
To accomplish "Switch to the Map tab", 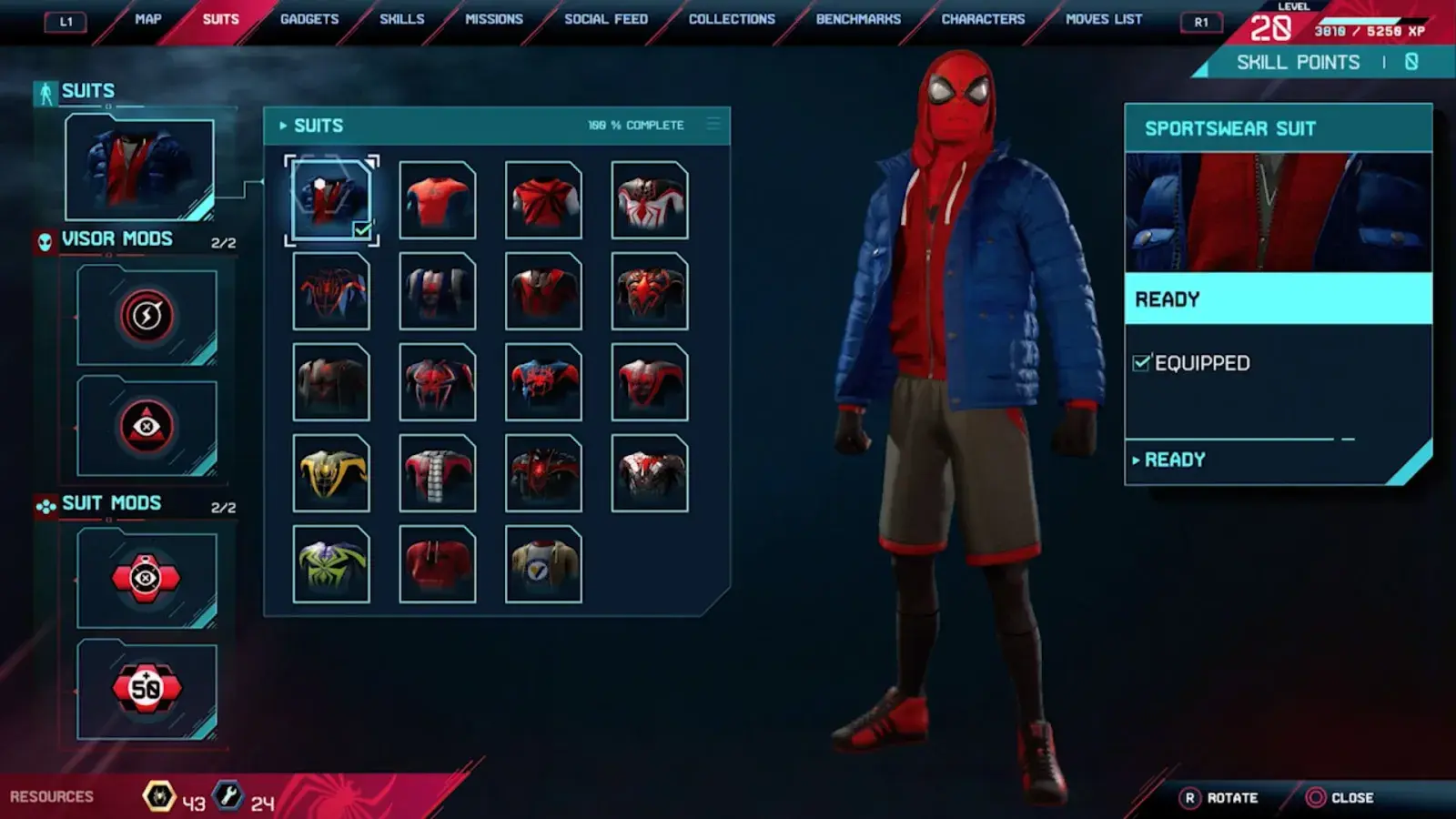I will (147, 19).
